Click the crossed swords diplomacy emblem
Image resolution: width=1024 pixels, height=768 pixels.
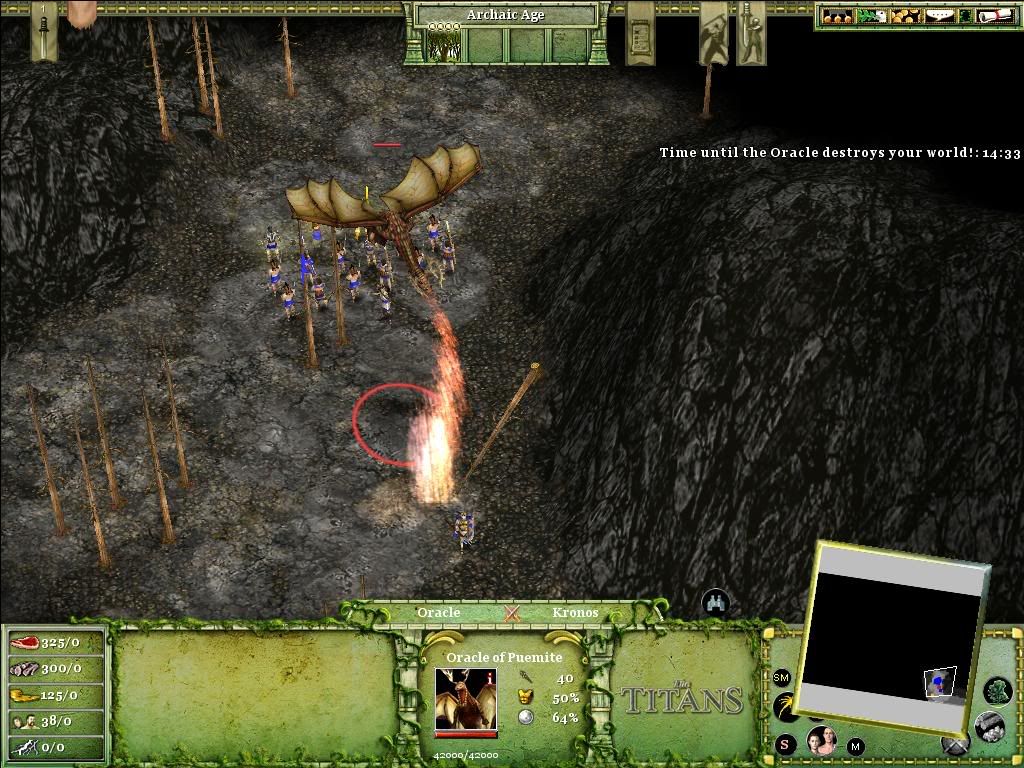click(x=512, y=613)
